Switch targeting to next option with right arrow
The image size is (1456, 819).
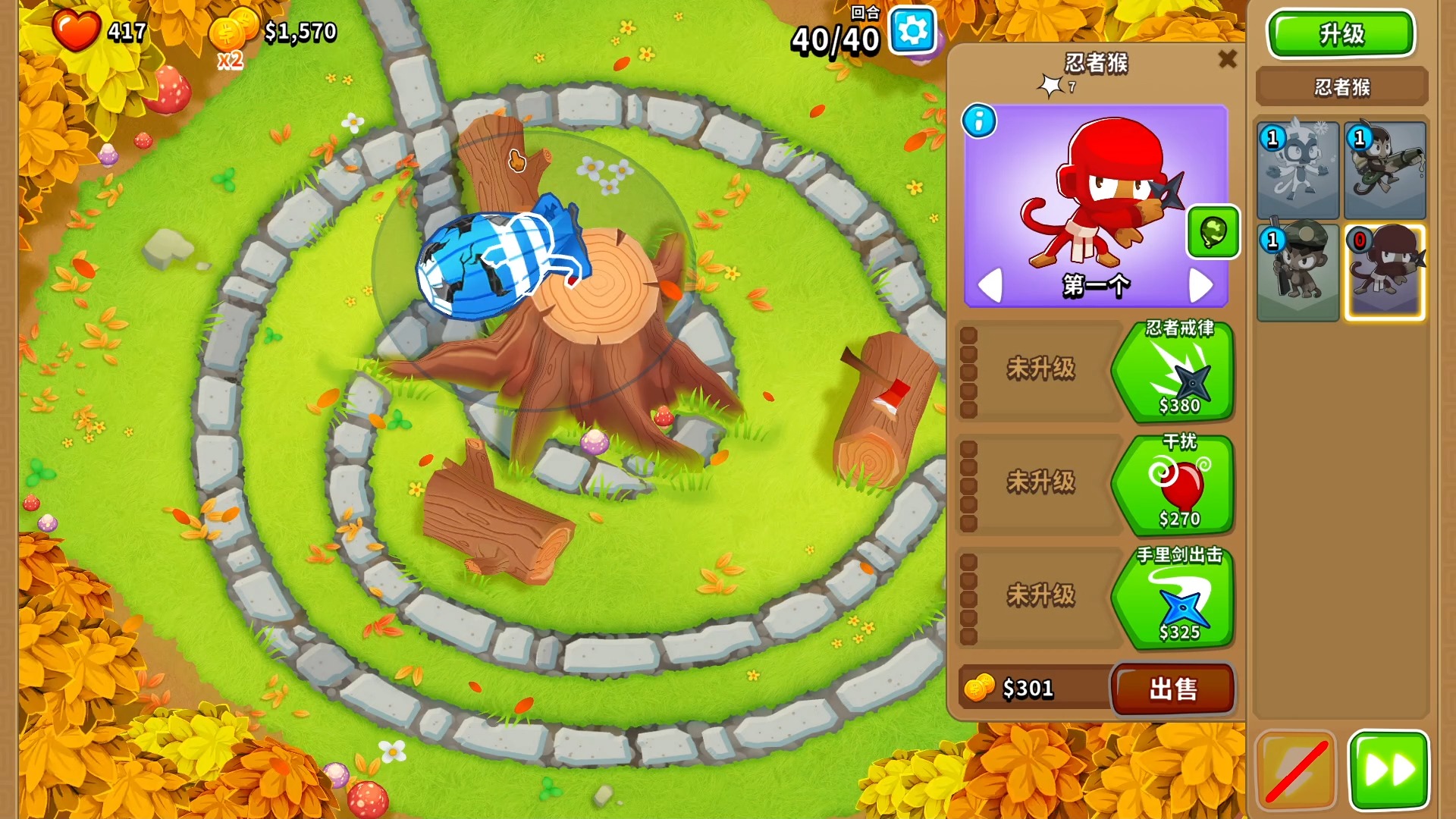coord(1200,285)
